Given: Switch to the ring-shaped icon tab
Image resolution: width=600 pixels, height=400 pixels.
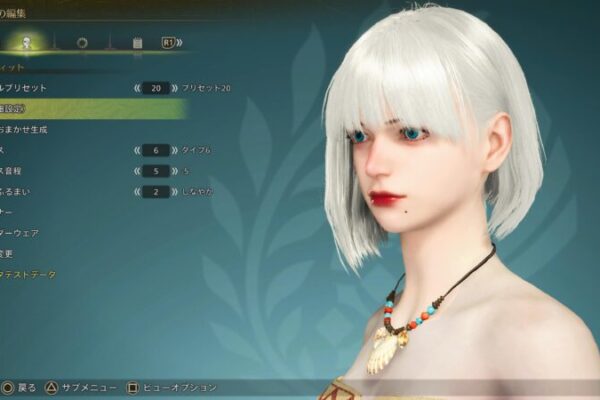Looking at the screenshot, I should pyautogui.click(x=81, y=43).
